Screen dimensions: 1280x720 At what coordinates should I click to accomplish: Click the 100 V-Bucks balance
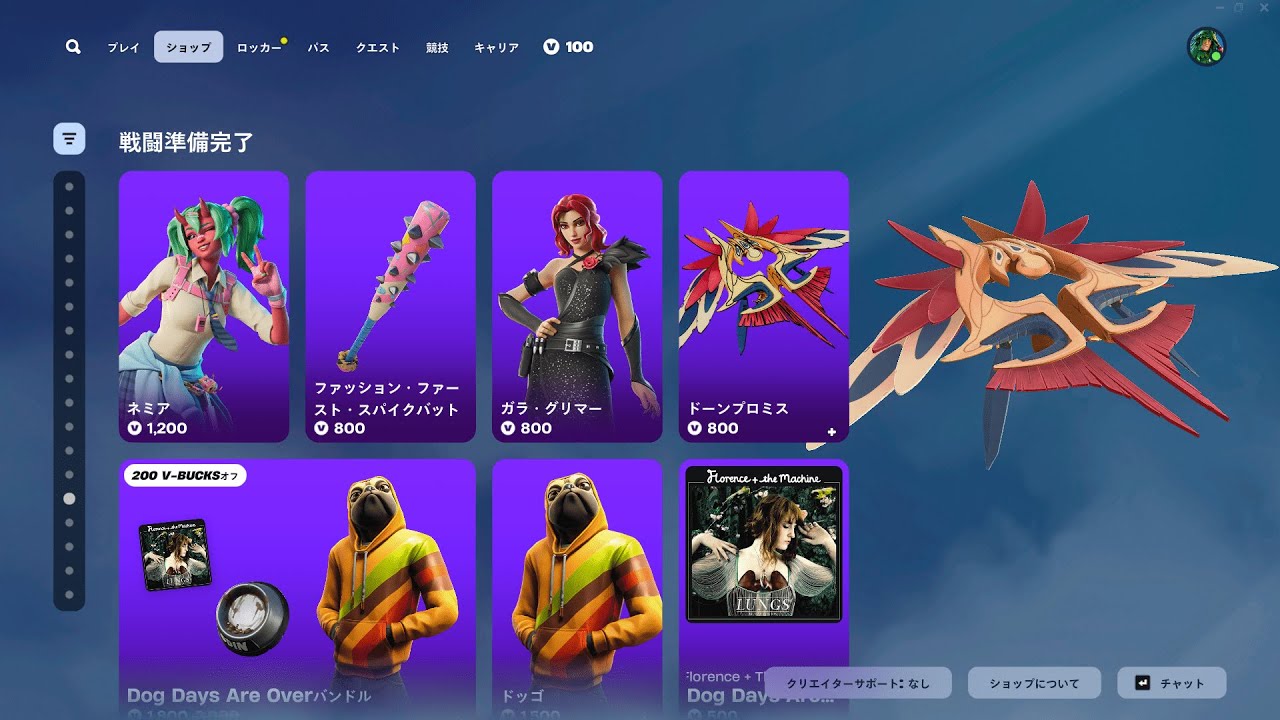pos(568,47)
